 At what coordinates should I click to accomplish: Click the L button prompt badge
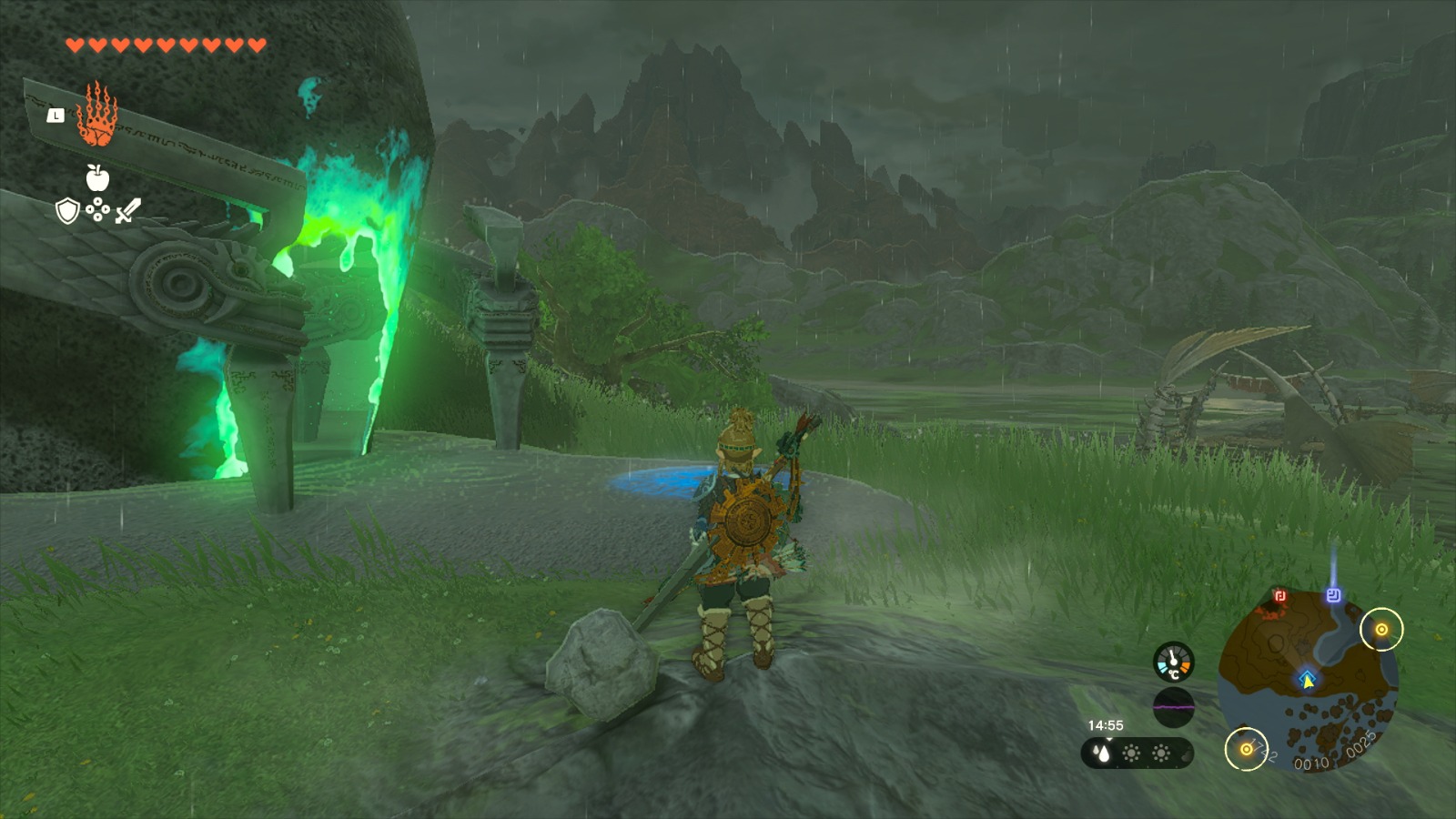click(x=56, y=116)
